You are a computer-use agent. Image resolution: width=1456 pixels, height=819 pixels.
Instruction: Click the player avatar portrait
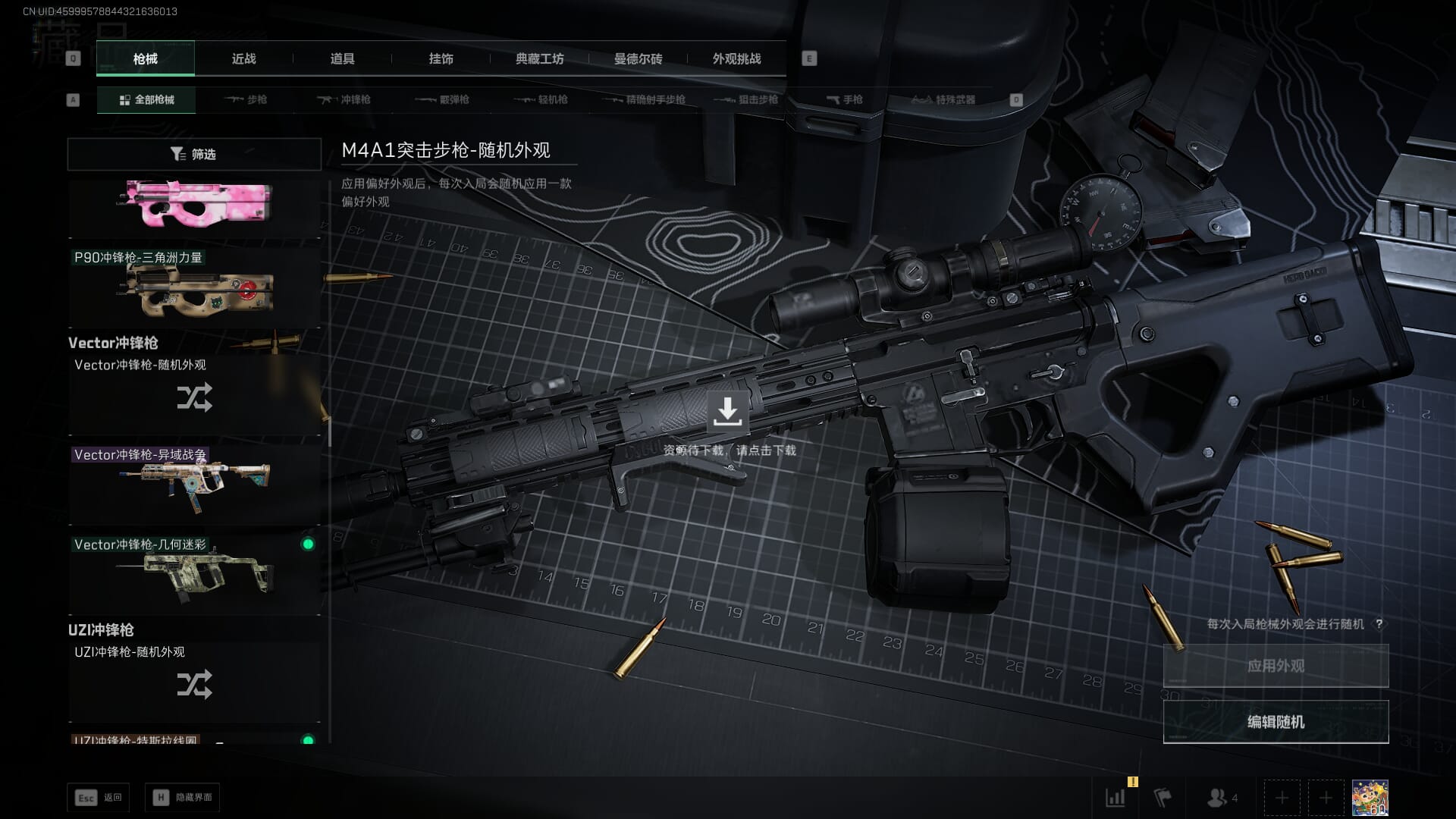coord(1370,798)
